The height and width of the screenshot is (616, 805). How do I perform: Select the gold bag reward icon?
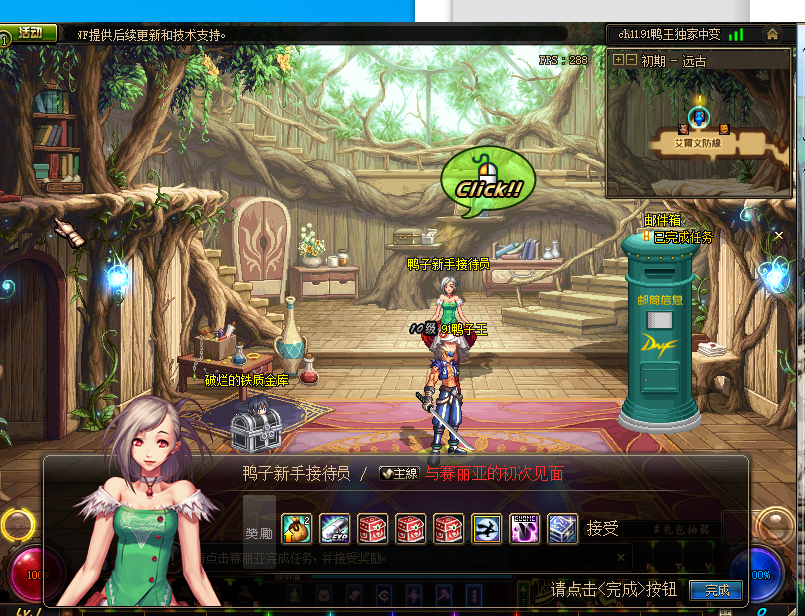coord(296,527)
